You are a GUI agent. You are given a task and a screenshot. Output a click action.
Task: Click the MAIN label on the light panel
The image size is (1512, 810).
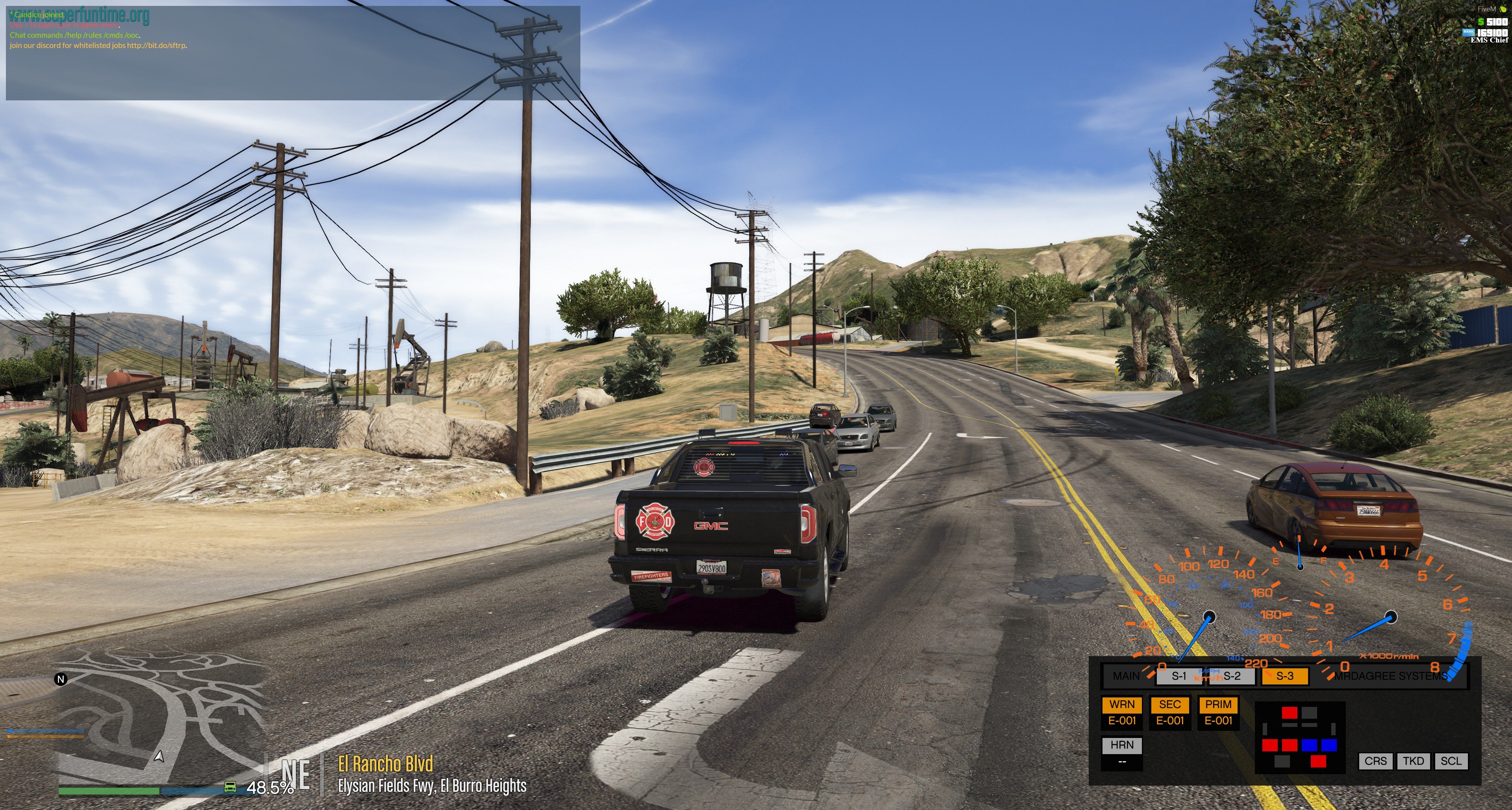click(x=1126, y=676)
